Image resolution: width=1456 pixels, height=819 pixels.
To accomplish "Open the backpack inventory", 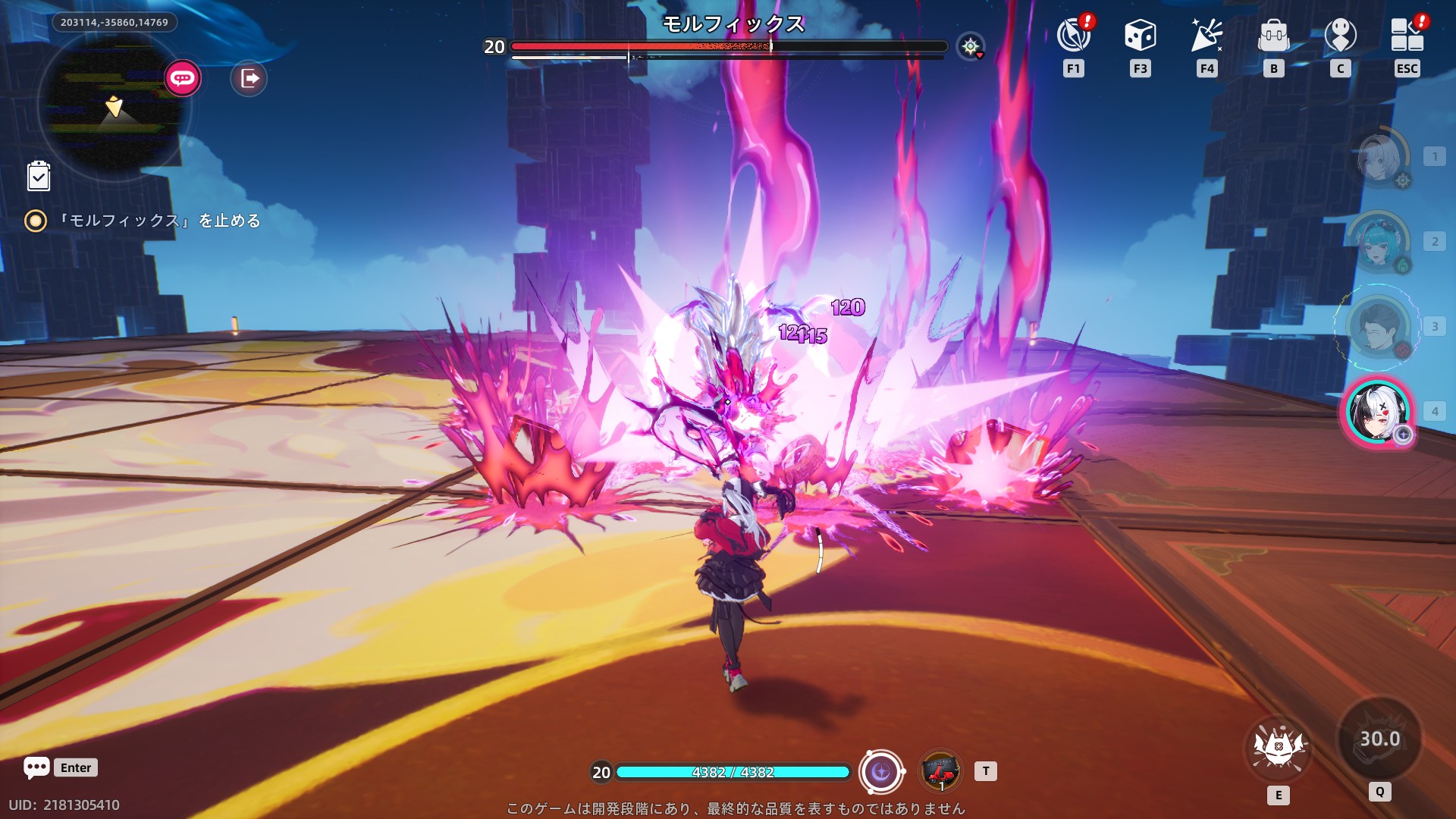I will pyautogui.click(x=1273, y=36).
